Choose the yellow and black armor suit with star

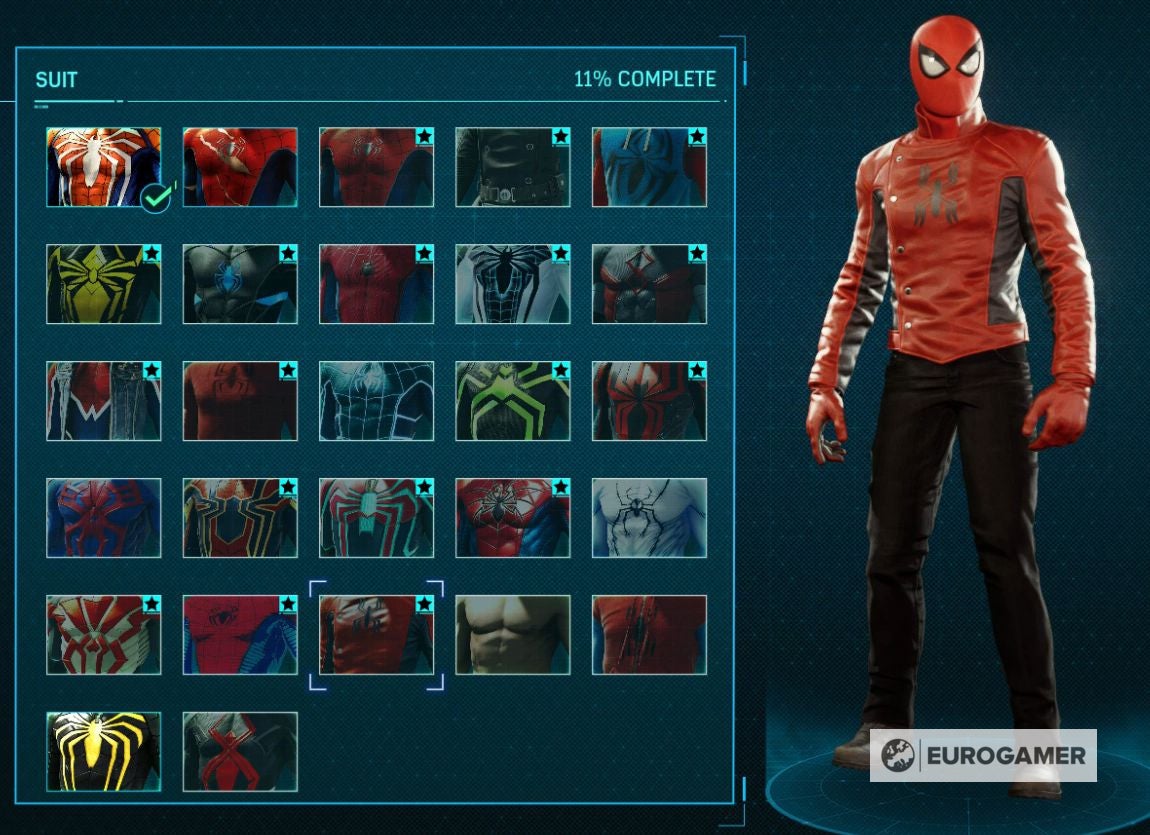(103, 284)
